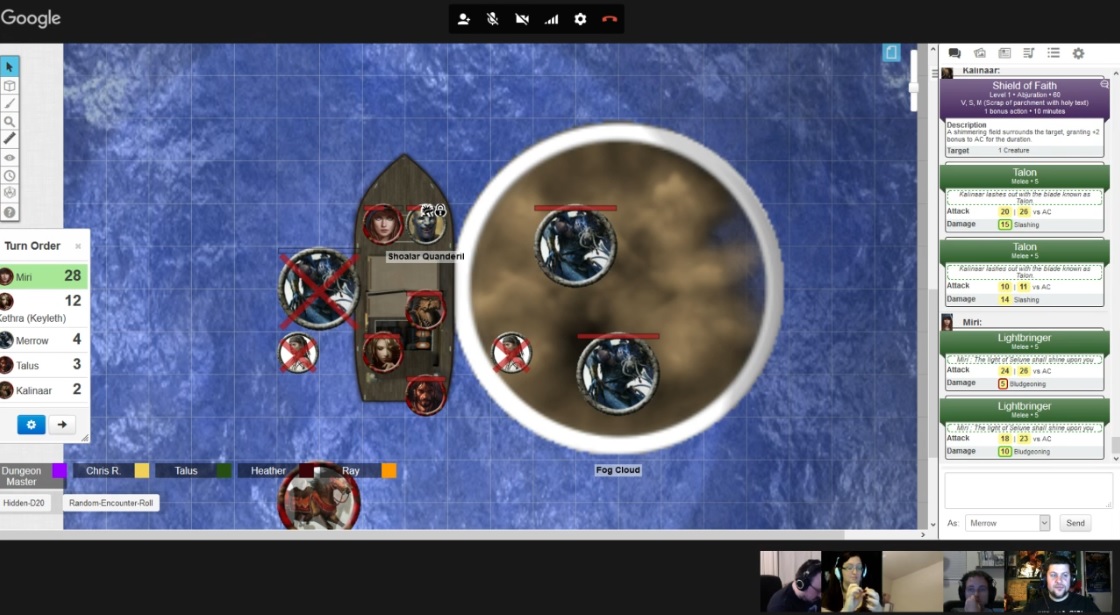The width and height of the screenshot is (1120, 615).
Task: Run the Random-Encounter-Roll macro
Action: [112, 503]
